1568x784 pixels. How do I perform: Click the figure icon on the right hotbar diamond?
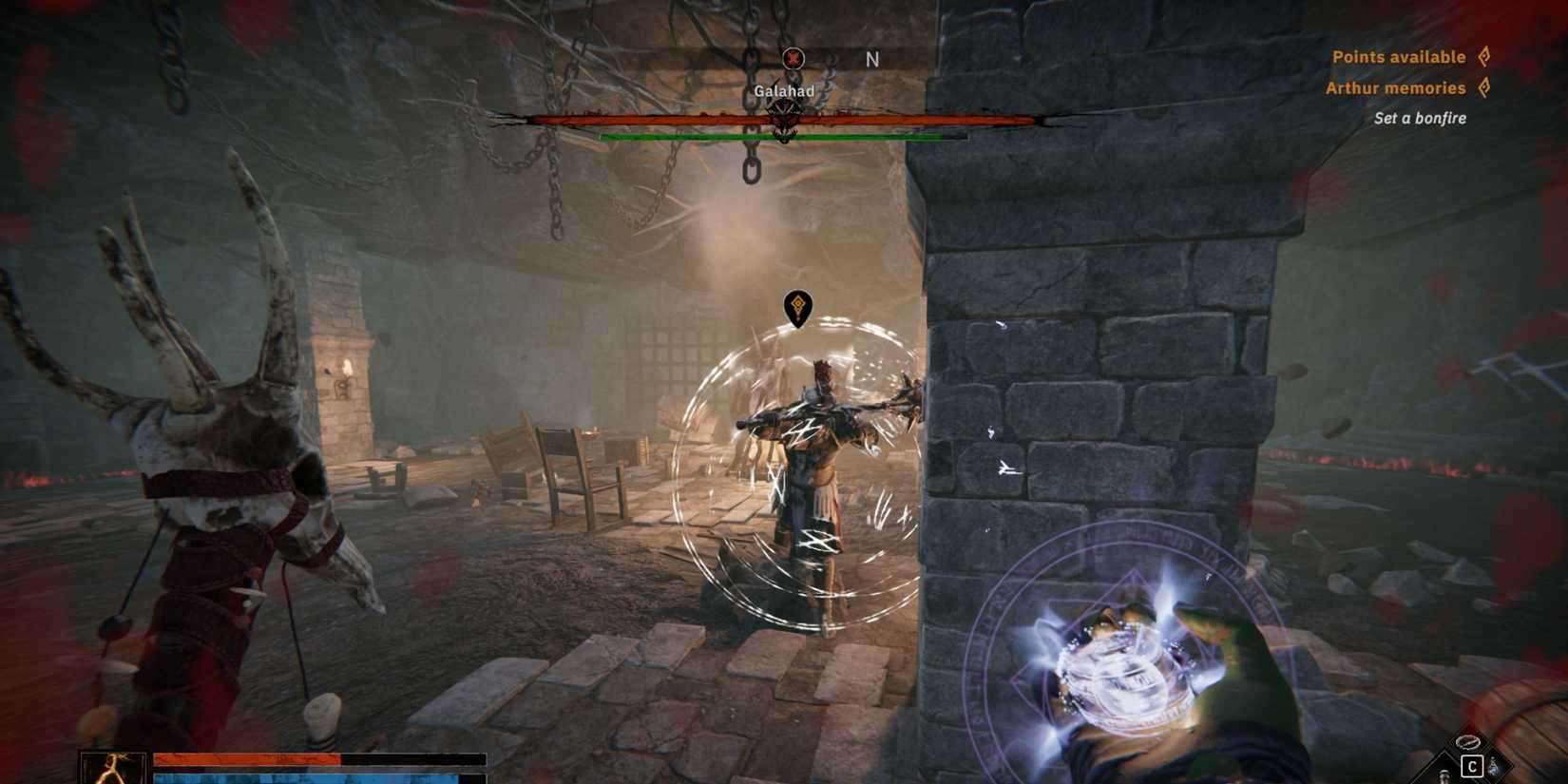click(x=1494, y=765)
